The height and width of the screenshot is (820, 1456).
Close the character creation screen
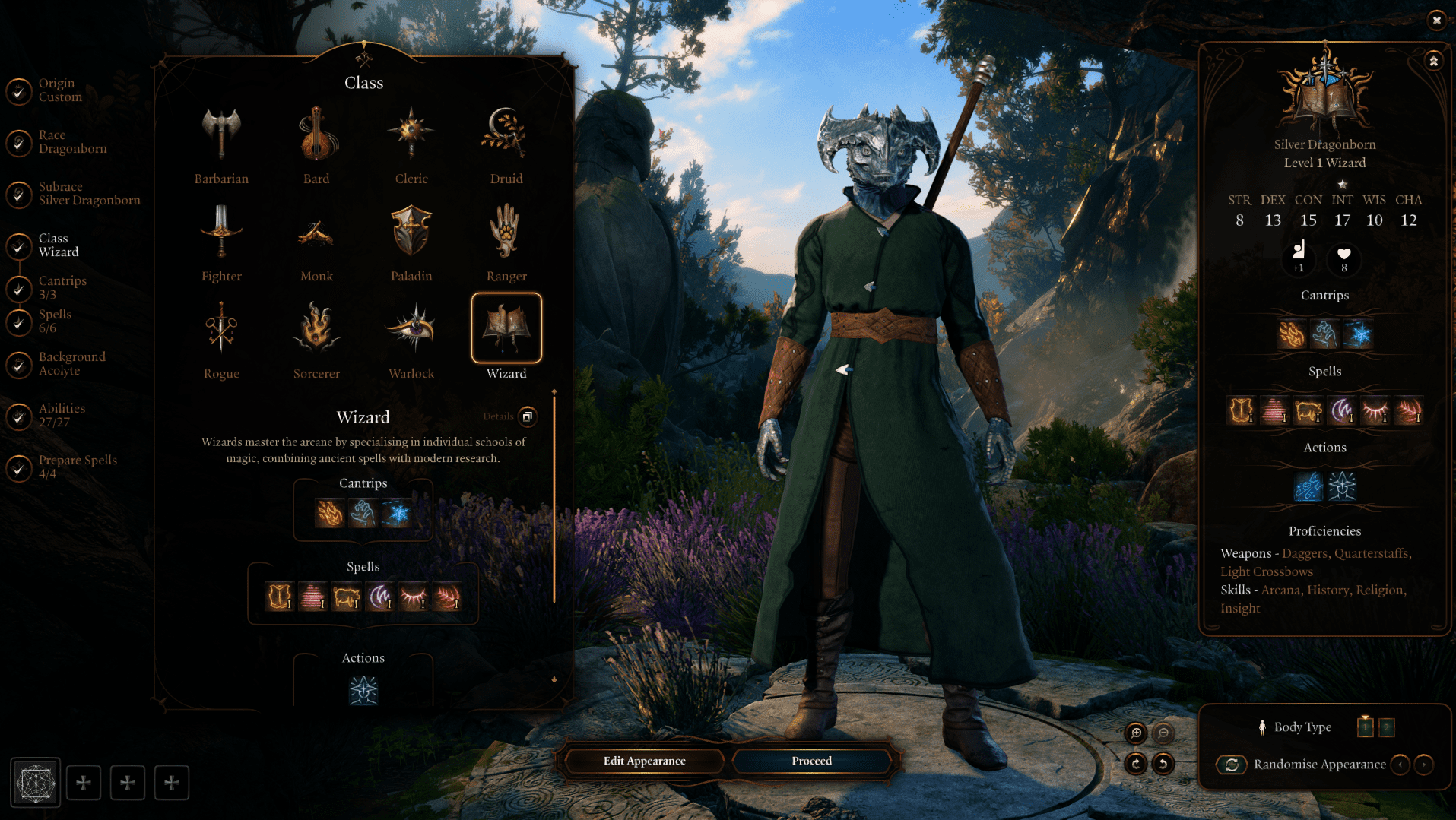[x=1436, y=21]
